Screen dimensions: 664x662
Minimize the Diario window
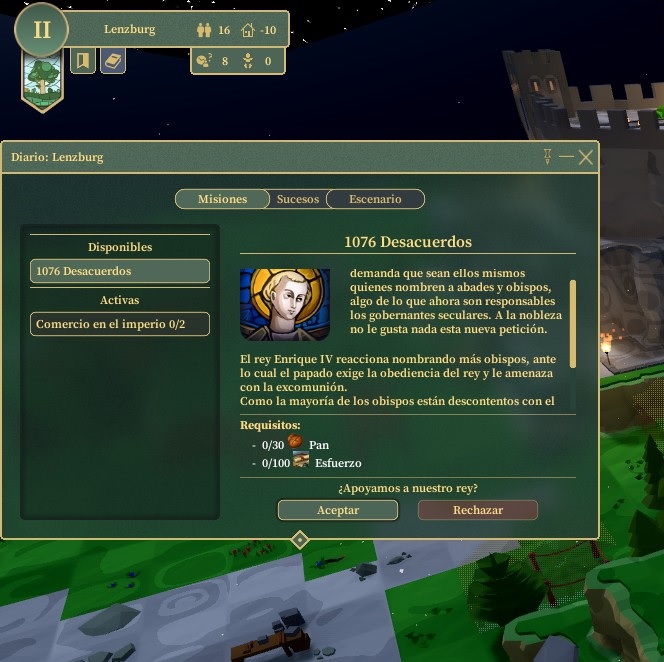566,157
